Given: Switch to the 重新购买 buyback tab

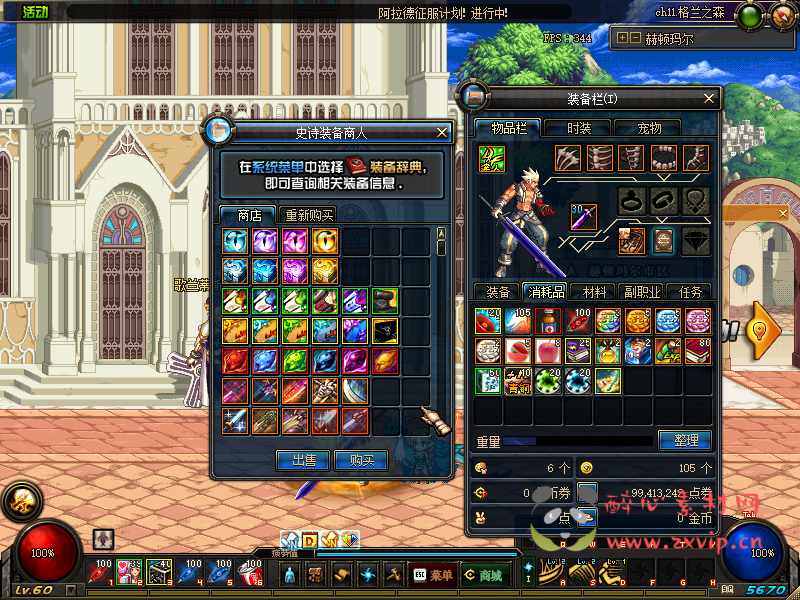Looking at the screenshot, I should coord(309,215).
